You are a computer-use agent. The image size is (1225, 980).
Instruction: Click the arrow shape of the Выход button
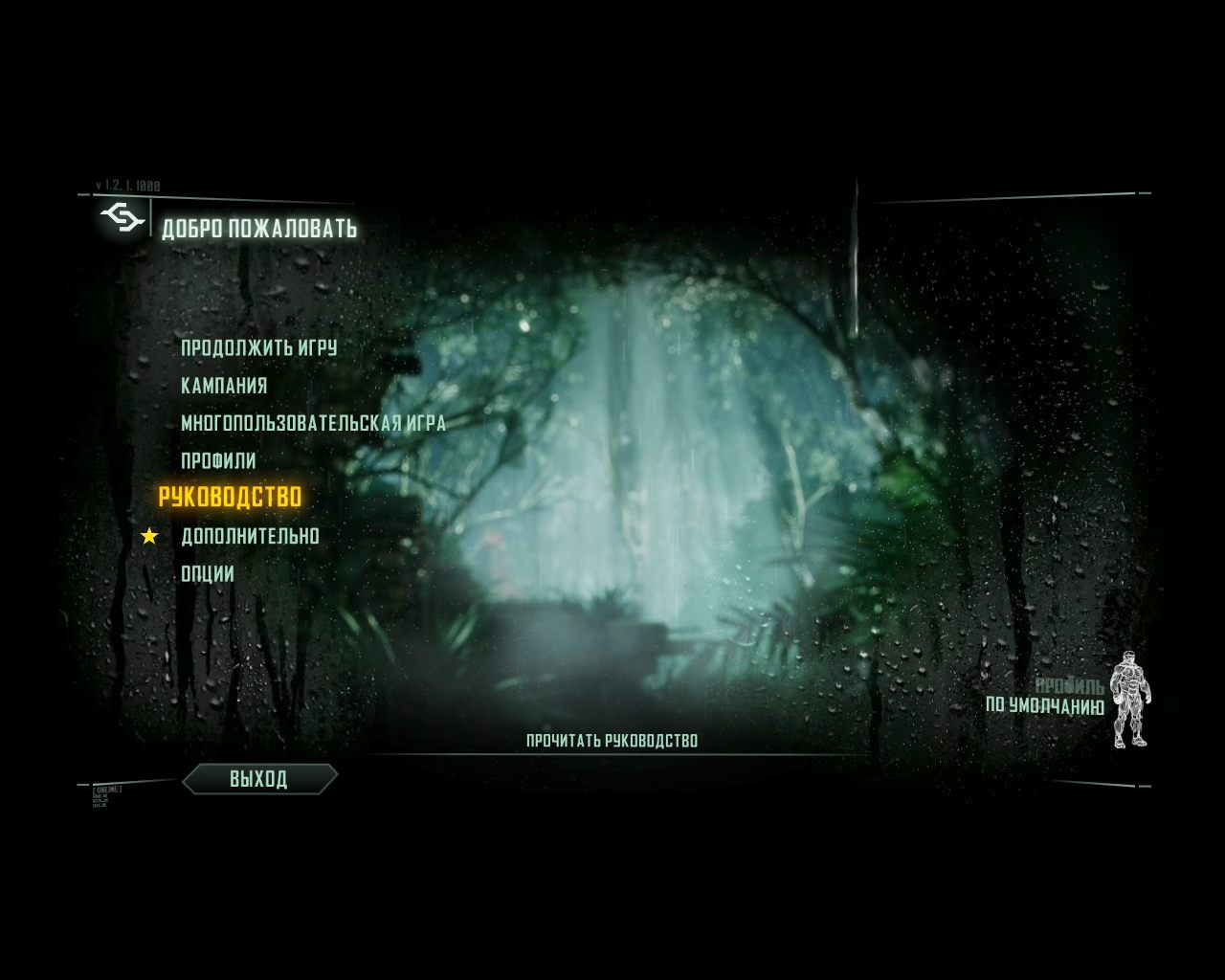click(258, 779)
